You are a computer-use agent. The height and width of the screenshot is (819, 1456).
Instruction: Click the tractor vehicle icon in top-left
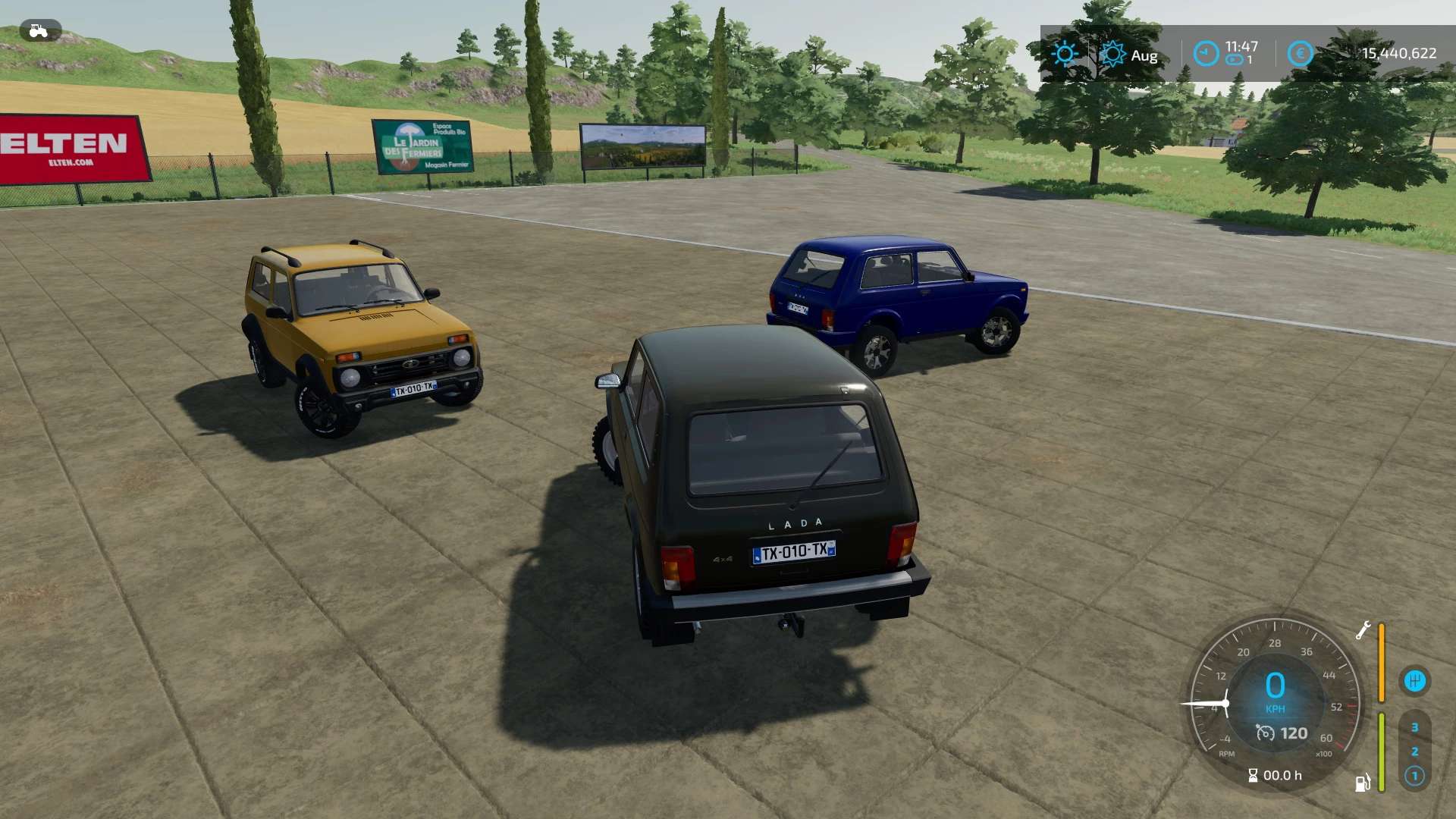pos(38,30)
